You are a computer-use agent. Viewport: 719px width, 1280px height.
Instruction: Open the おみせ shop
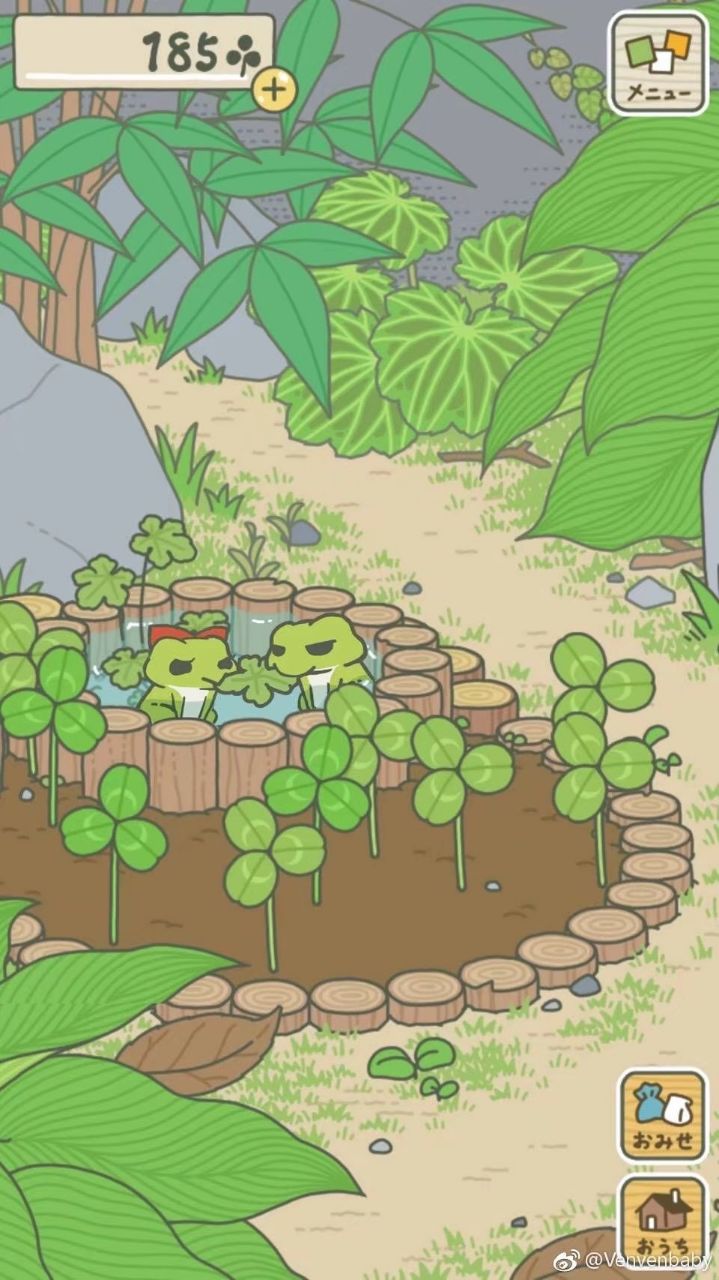click(x=662, y=1115)
